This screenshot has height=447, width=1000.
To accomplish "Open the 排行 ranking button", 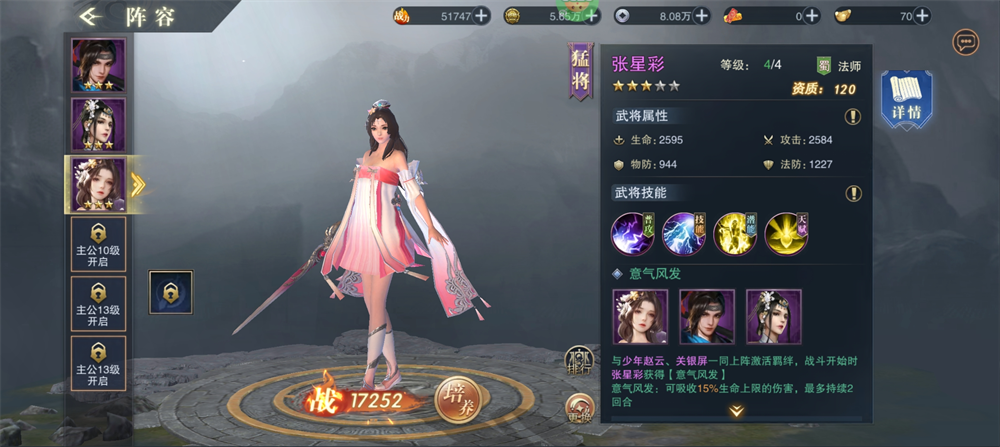I will tap(578, 359).
